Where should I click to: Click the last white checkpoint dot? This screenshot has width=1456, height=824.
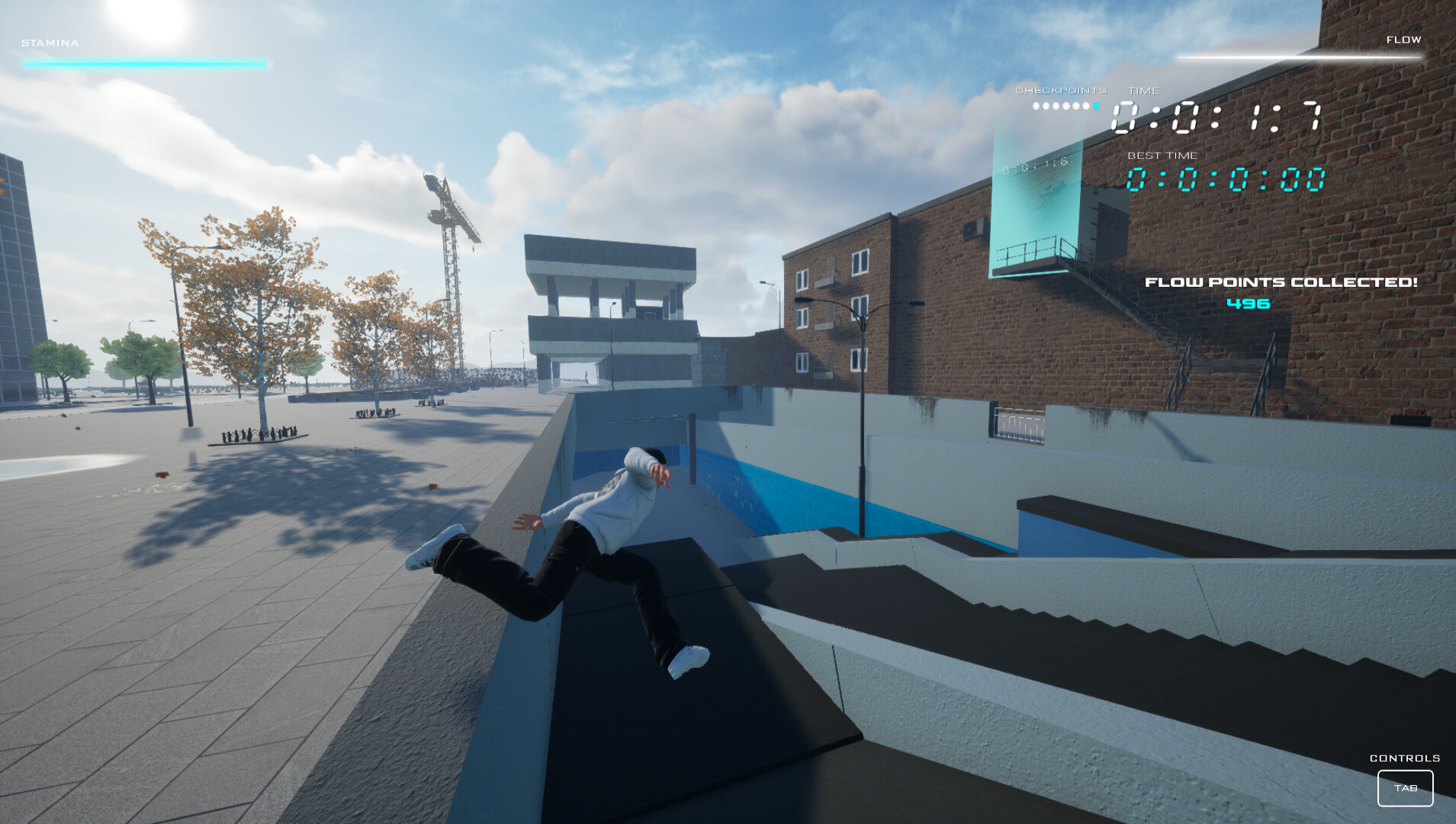(1085, 106)
